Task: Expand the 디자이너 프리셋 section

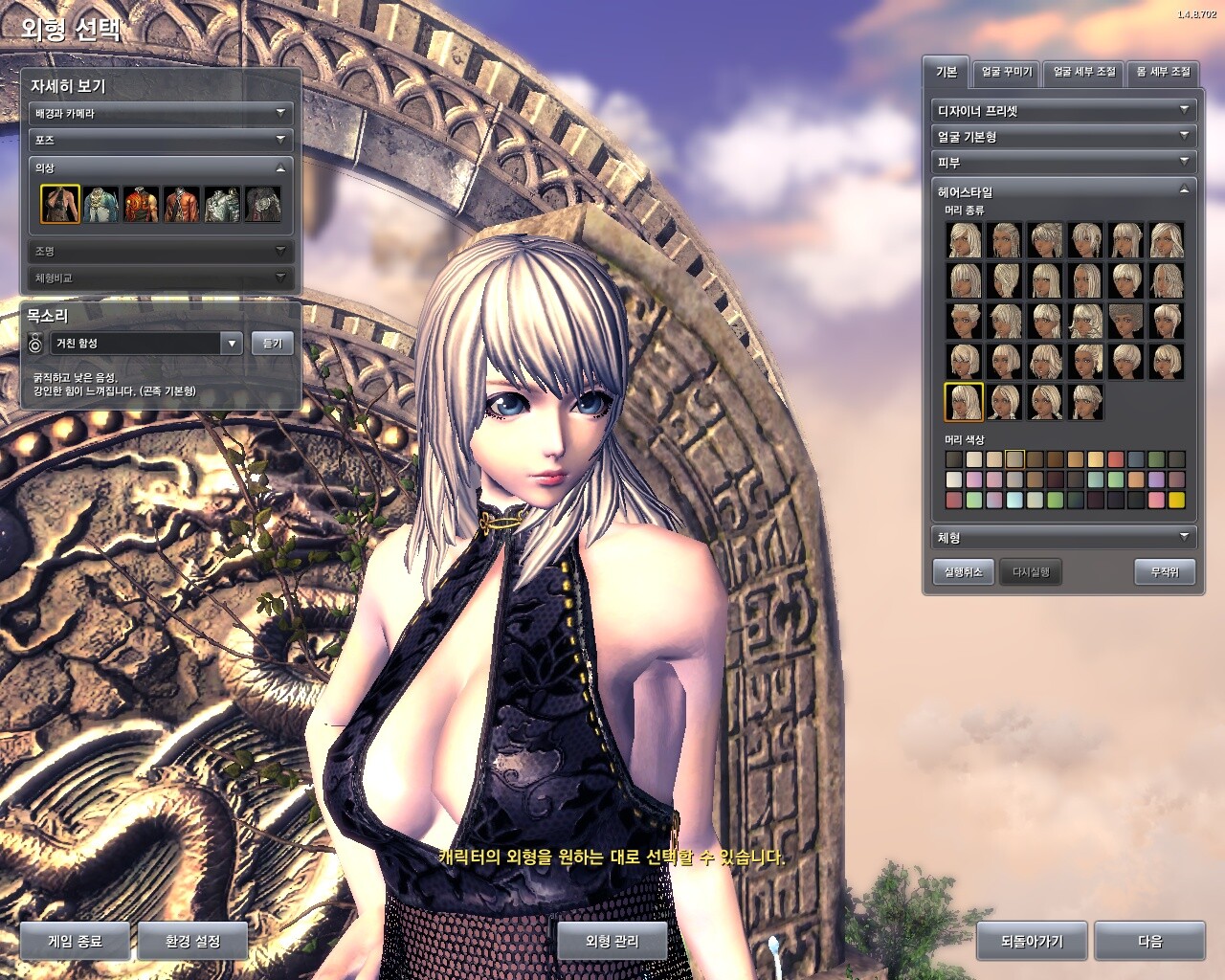Action: pos(1062,111)
